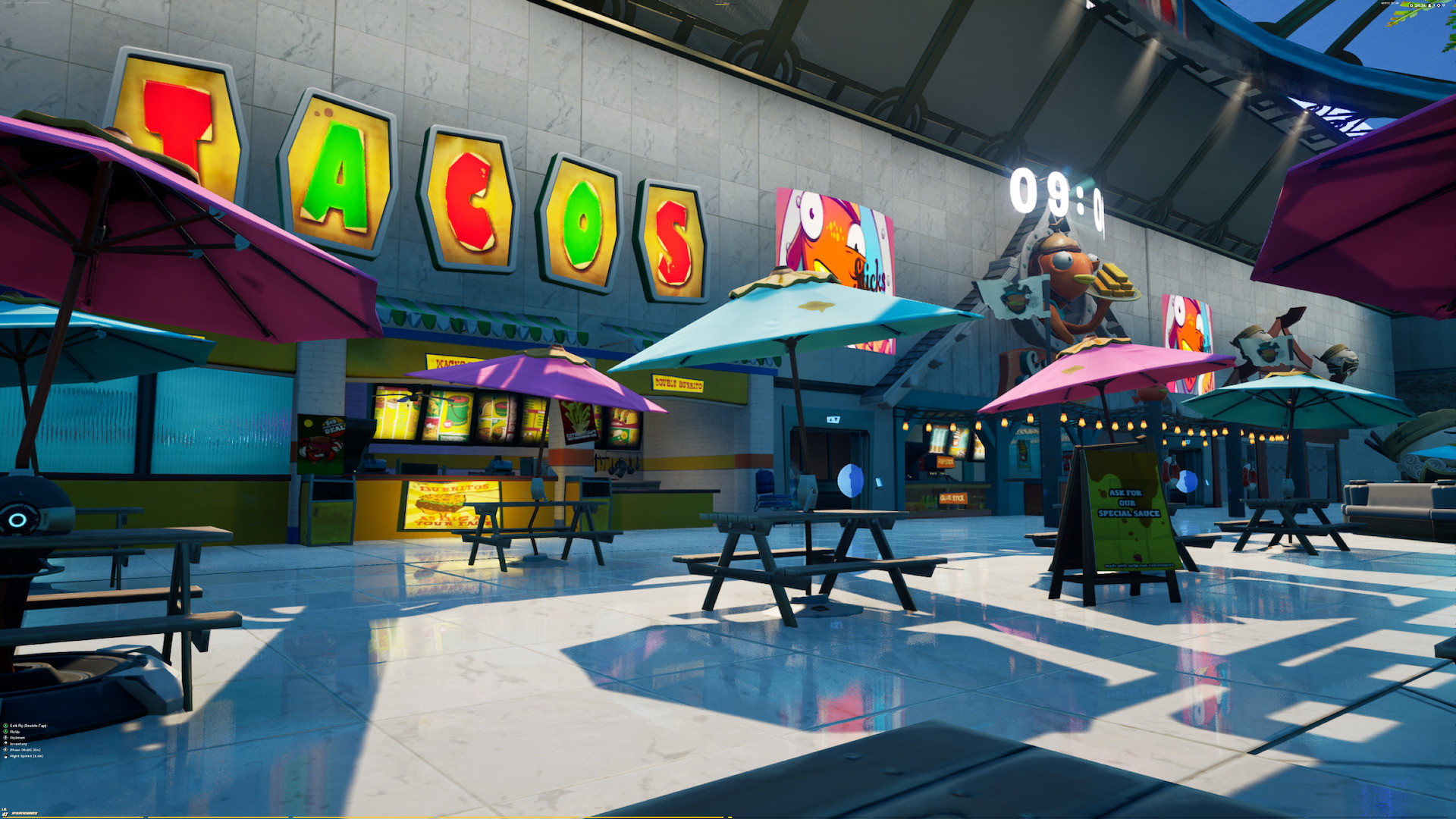Click the Phase ability control icon

(x=5, y=749)
